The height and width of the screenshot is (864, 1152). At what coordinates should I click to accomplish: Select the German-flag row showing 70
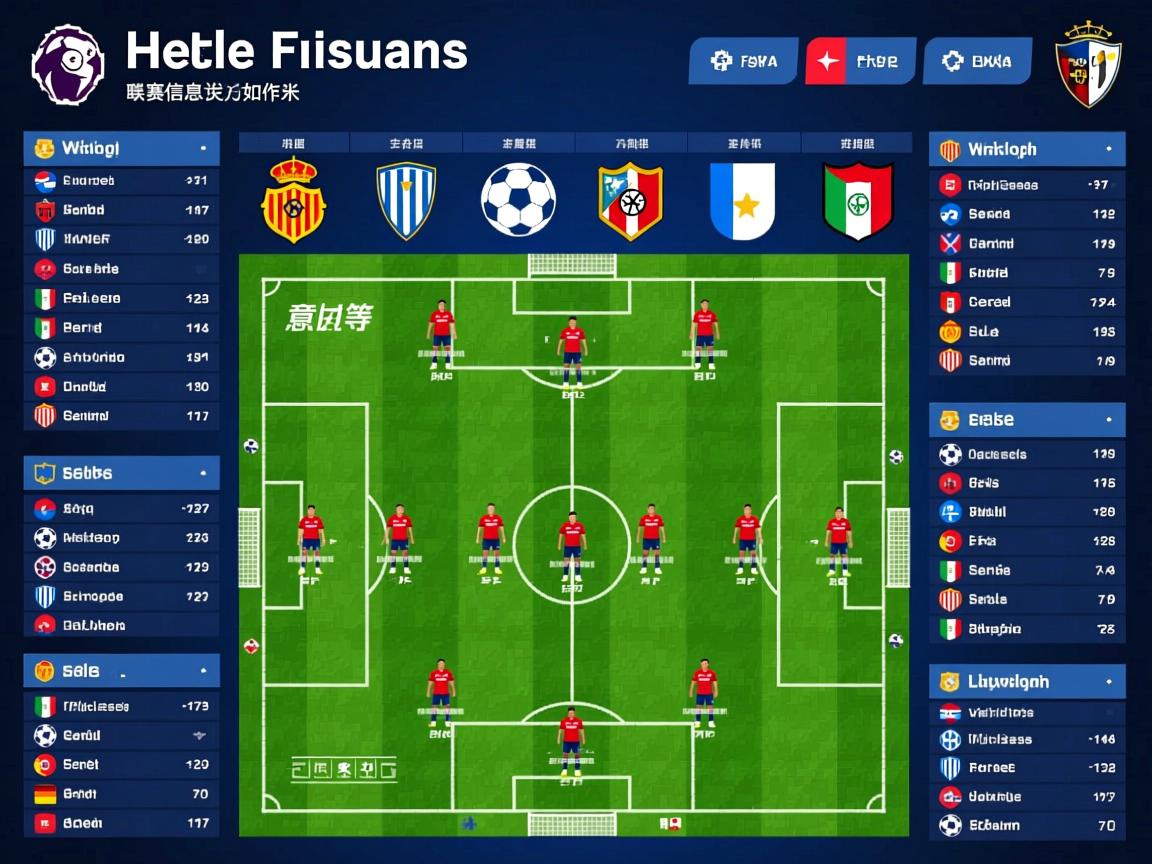point(121,794)
